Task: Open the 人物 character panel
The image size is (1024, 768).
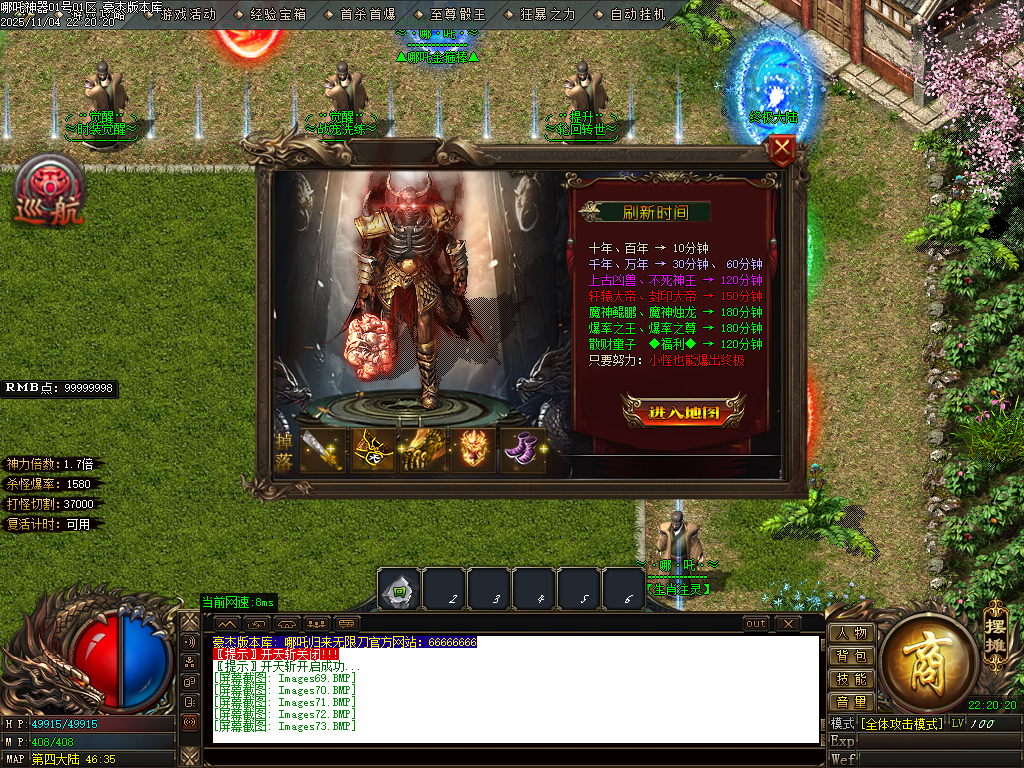Action: pos(851,633)
